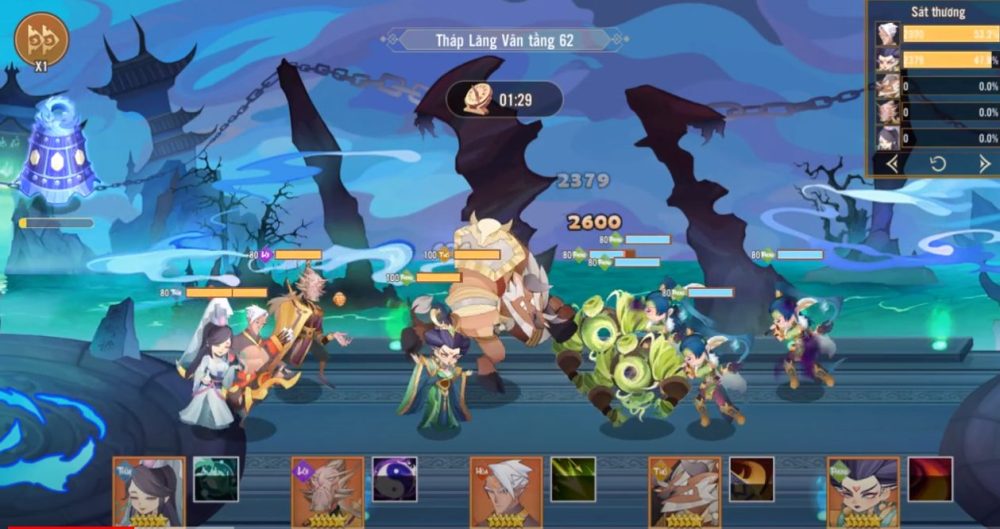This screenshot has width=1000, height=529.
Task: Activate the red flame skill icon
Action: 930,479
